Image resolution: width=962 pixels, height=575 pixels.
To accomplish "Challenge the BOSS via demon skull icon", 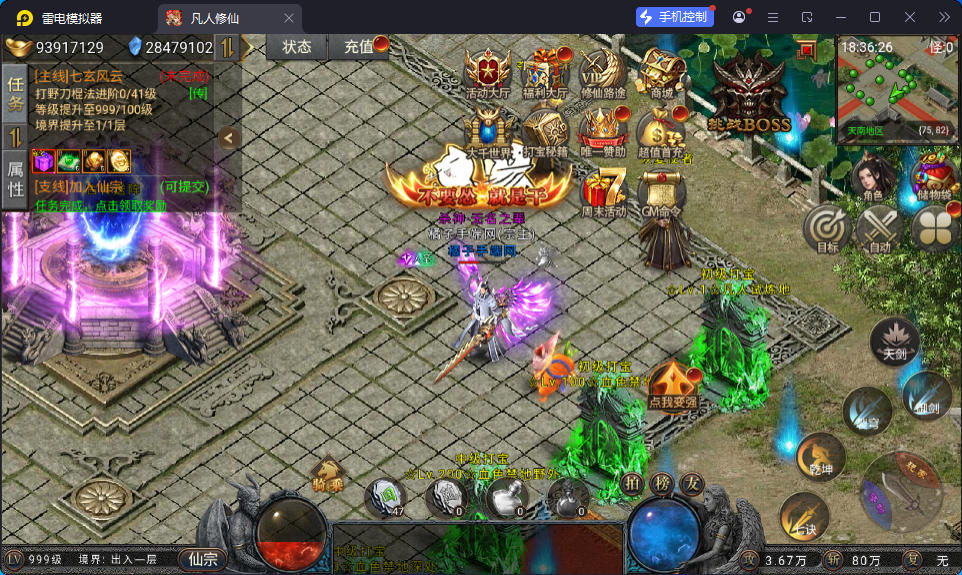I will tap(749, 92).
